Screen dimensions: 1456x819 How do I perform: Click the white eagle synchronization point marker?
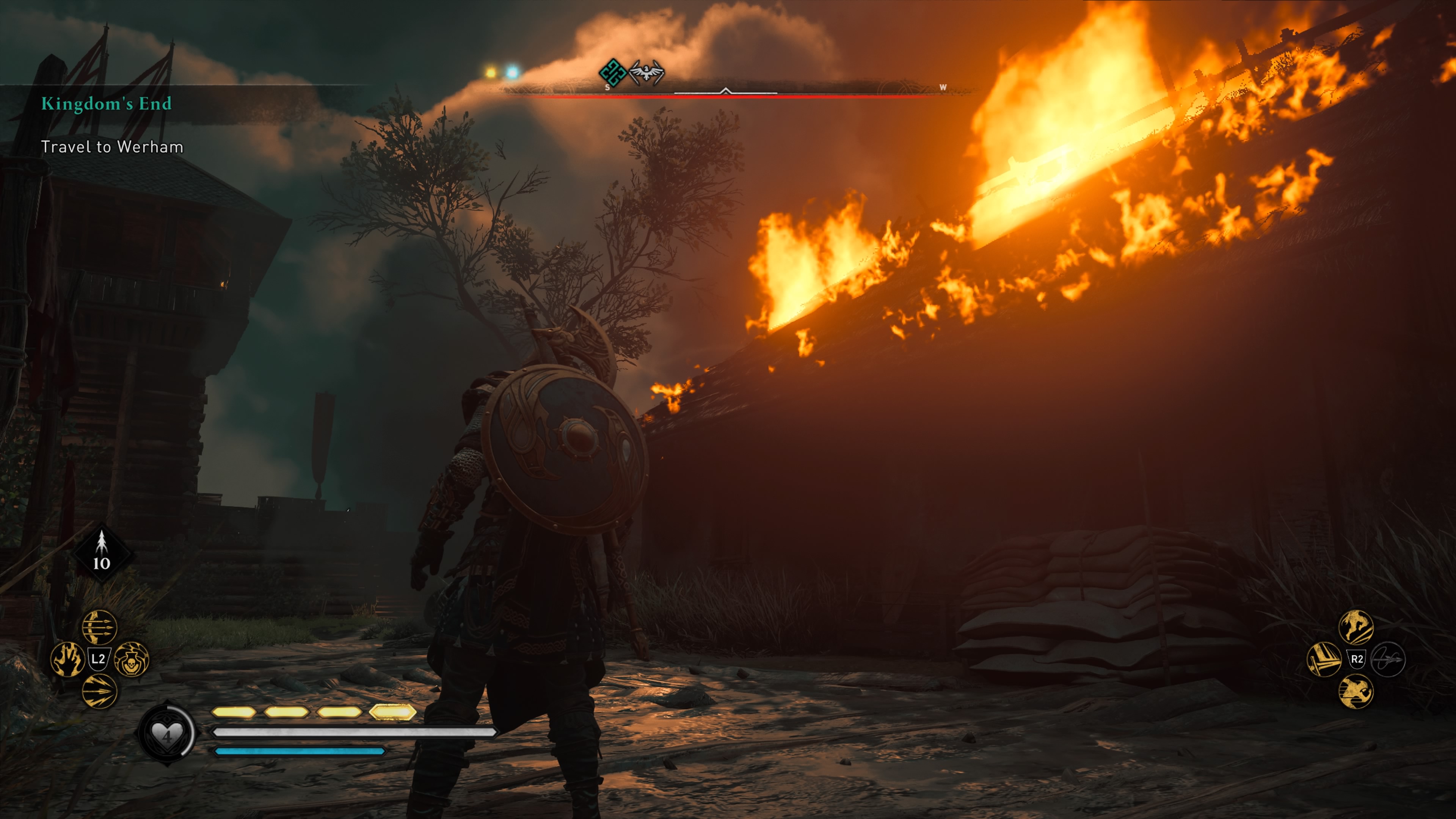(x=646, y=73)
